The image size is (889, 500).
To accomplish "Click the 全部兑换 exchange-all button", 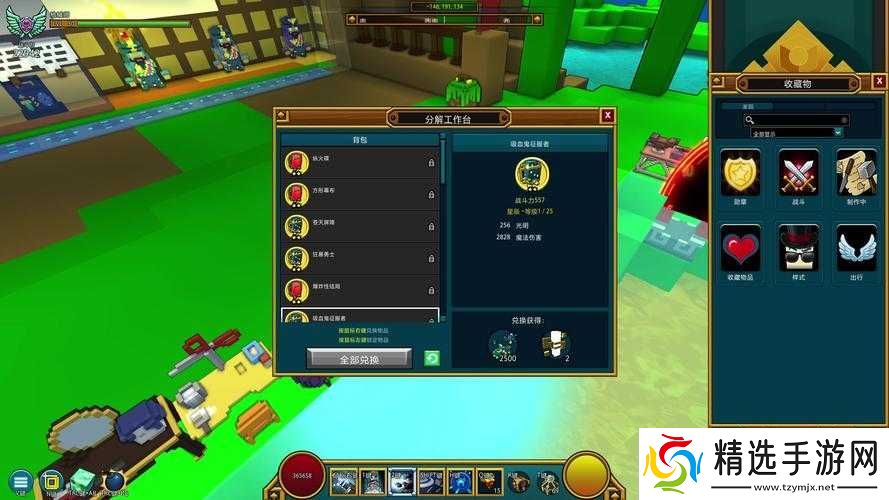I will point(358,358).
